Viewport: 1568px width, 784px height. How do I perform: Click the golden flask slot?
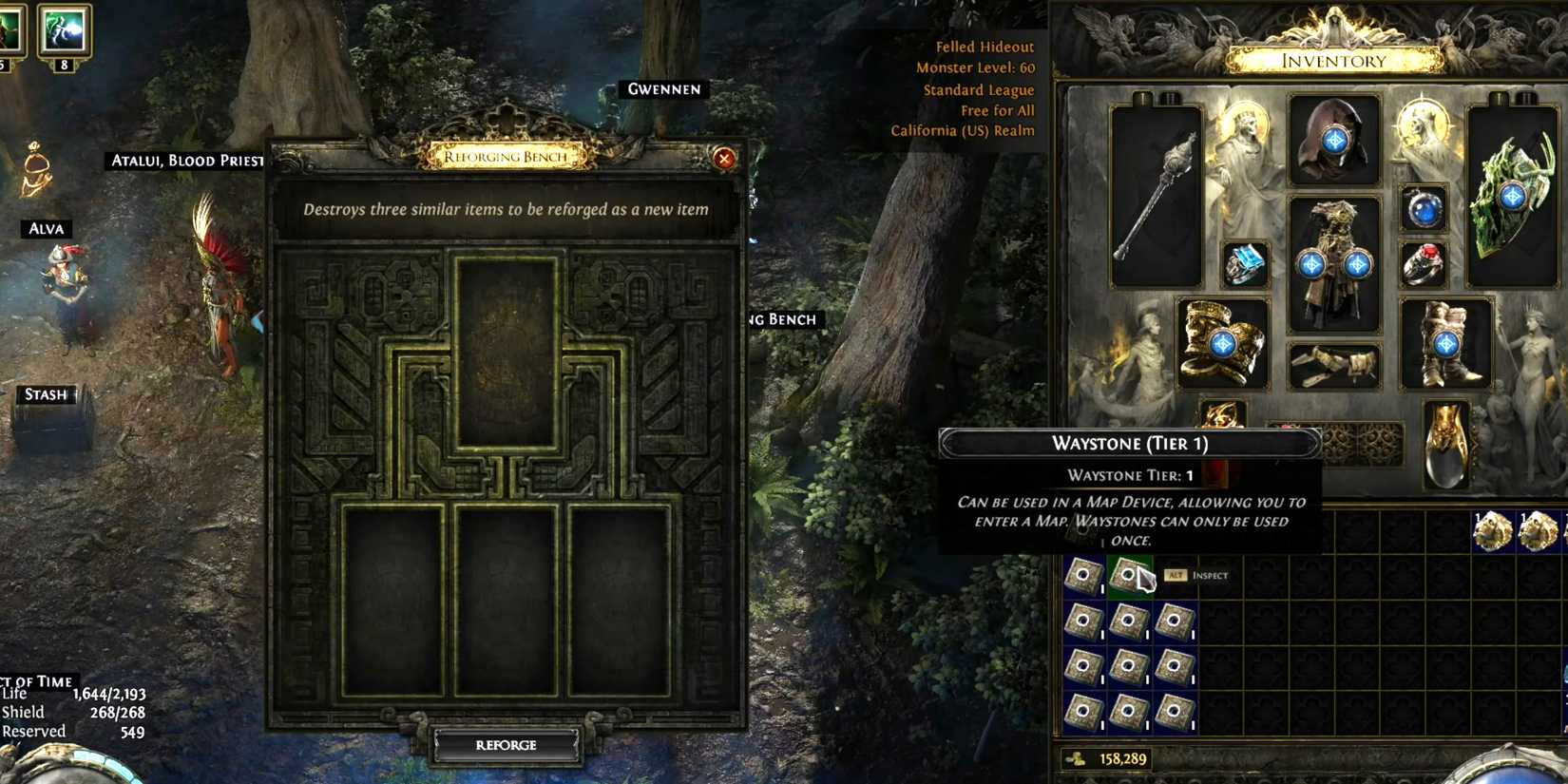coord(1445,444)
